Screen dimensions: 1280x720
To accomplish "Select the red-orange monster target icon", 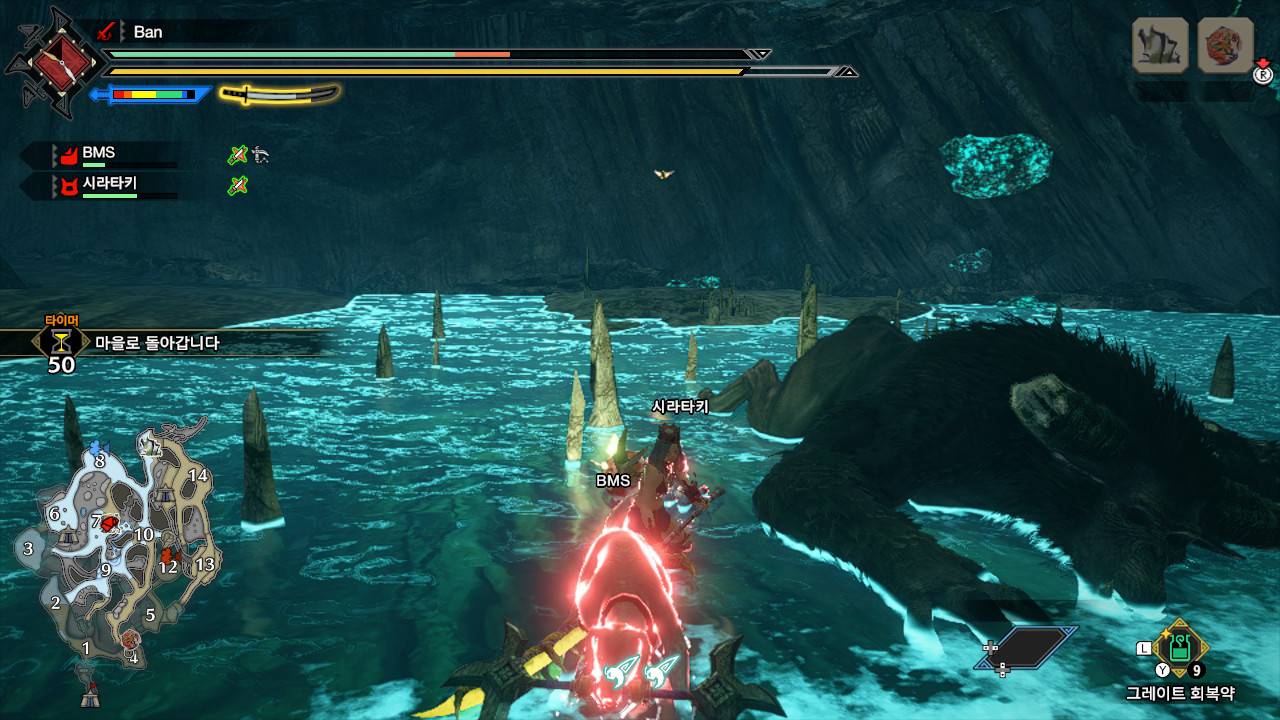I will tap(1225, 45).
